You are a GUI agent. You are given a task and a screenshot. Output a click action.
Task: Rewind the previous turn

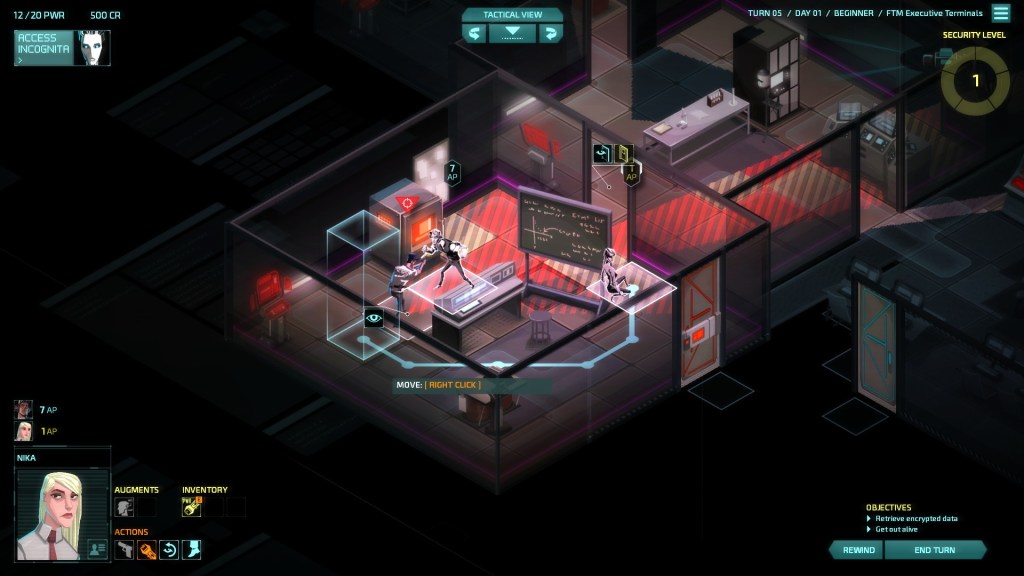pyautogui.click(x=858, y=550)
